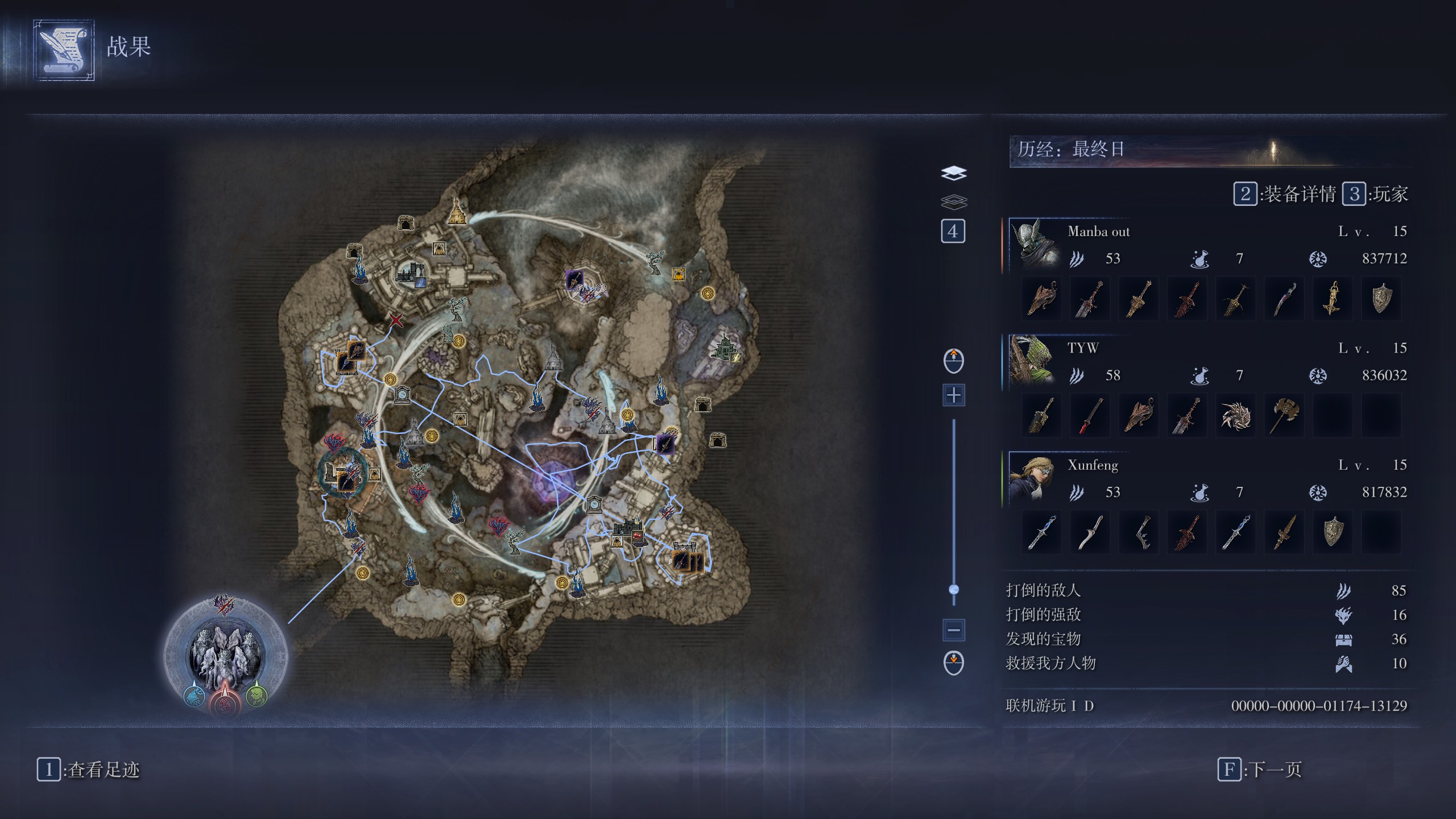Click the map zoom slider handle

point(954,589)
